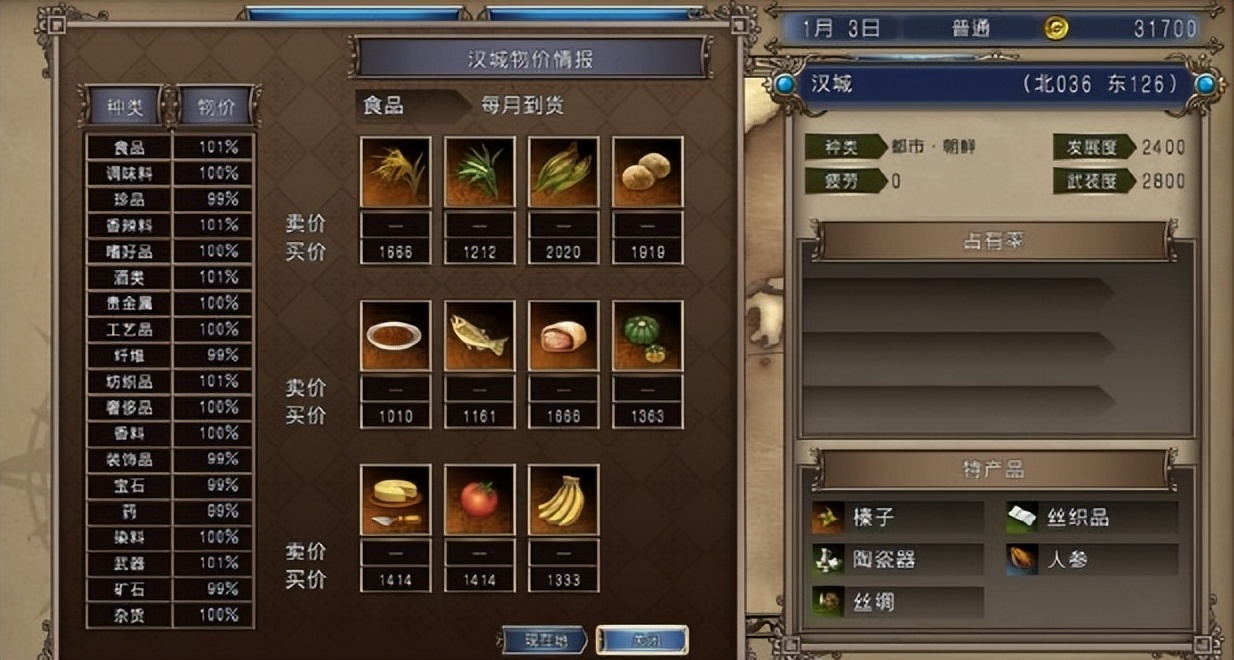1234x660 pixels.
Task: Choose the tomato food item
Action: coord(479,499)
